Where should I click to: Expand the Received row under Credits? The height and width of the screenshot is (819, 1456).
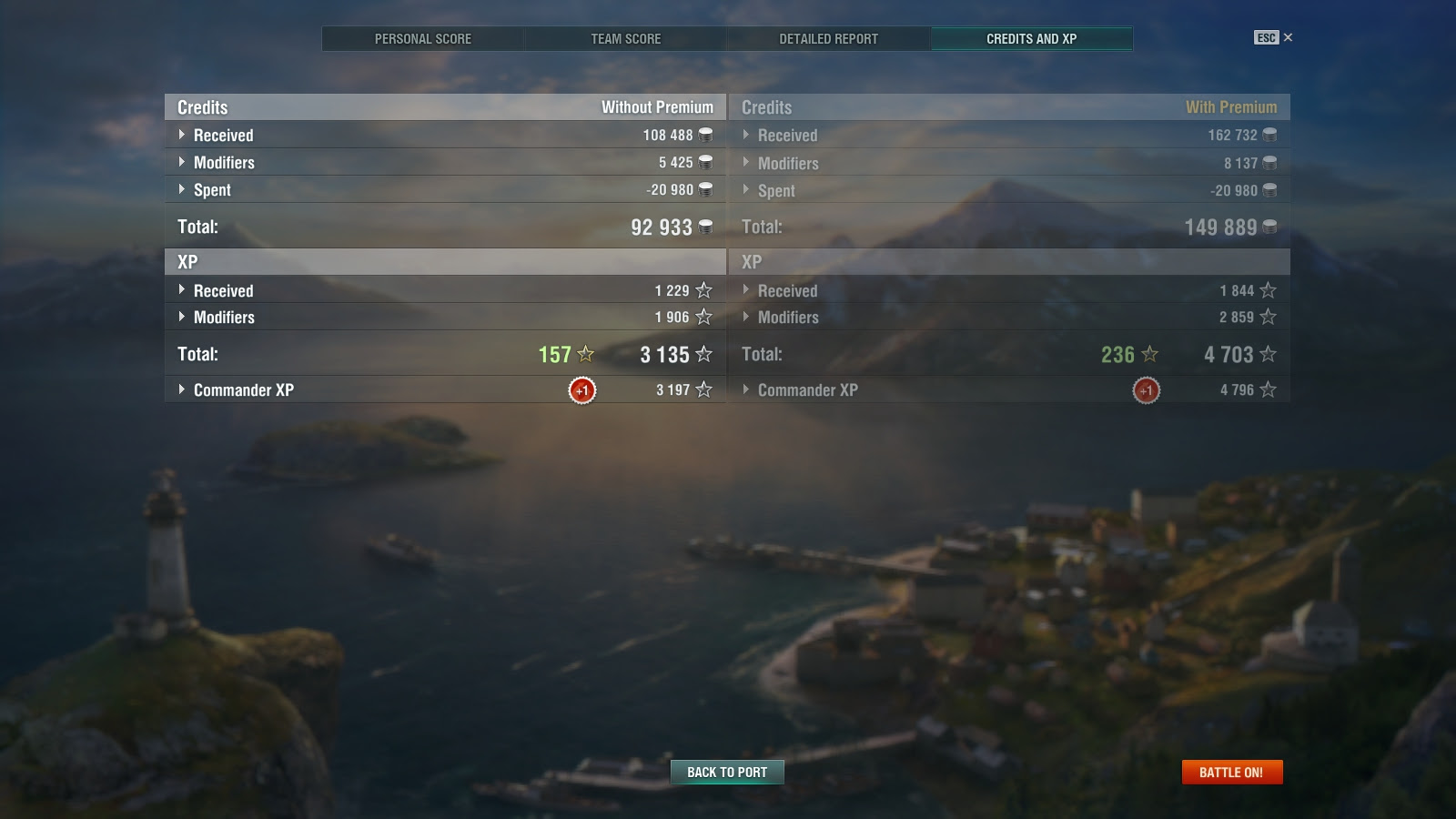coord(181,135)
